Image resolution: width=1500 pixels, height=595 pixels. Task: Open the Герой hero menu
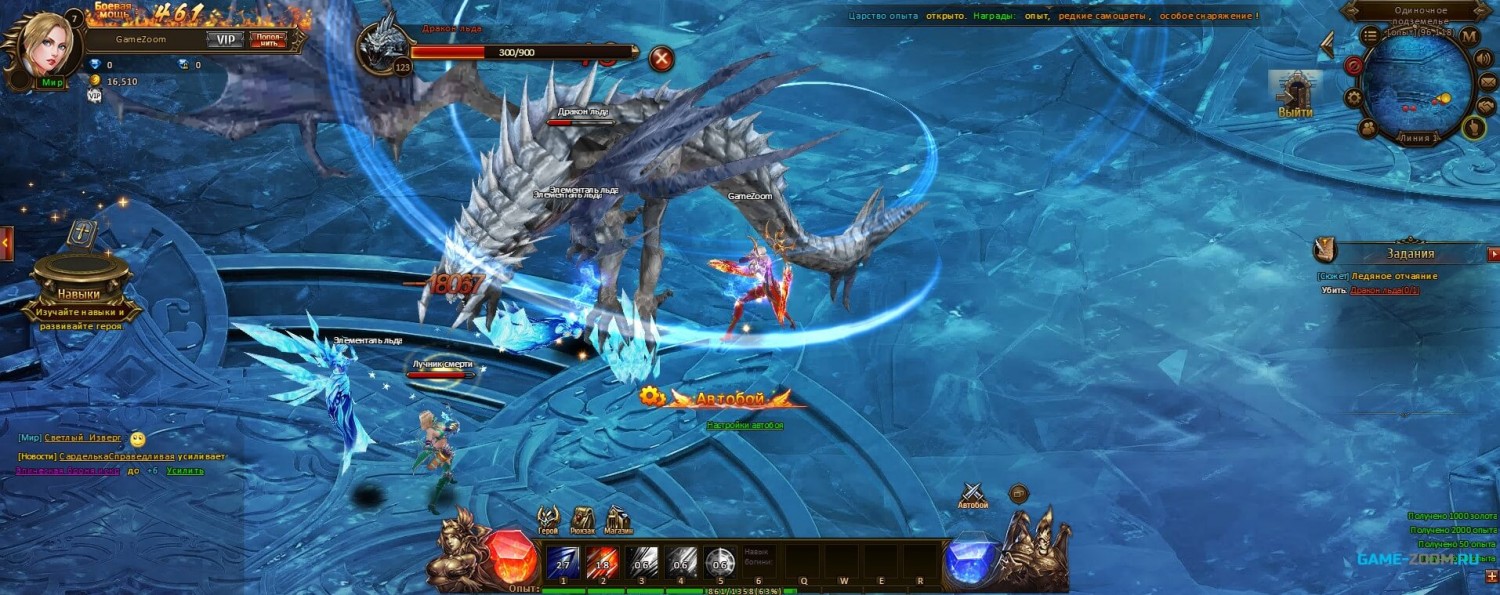pos(548,518)
